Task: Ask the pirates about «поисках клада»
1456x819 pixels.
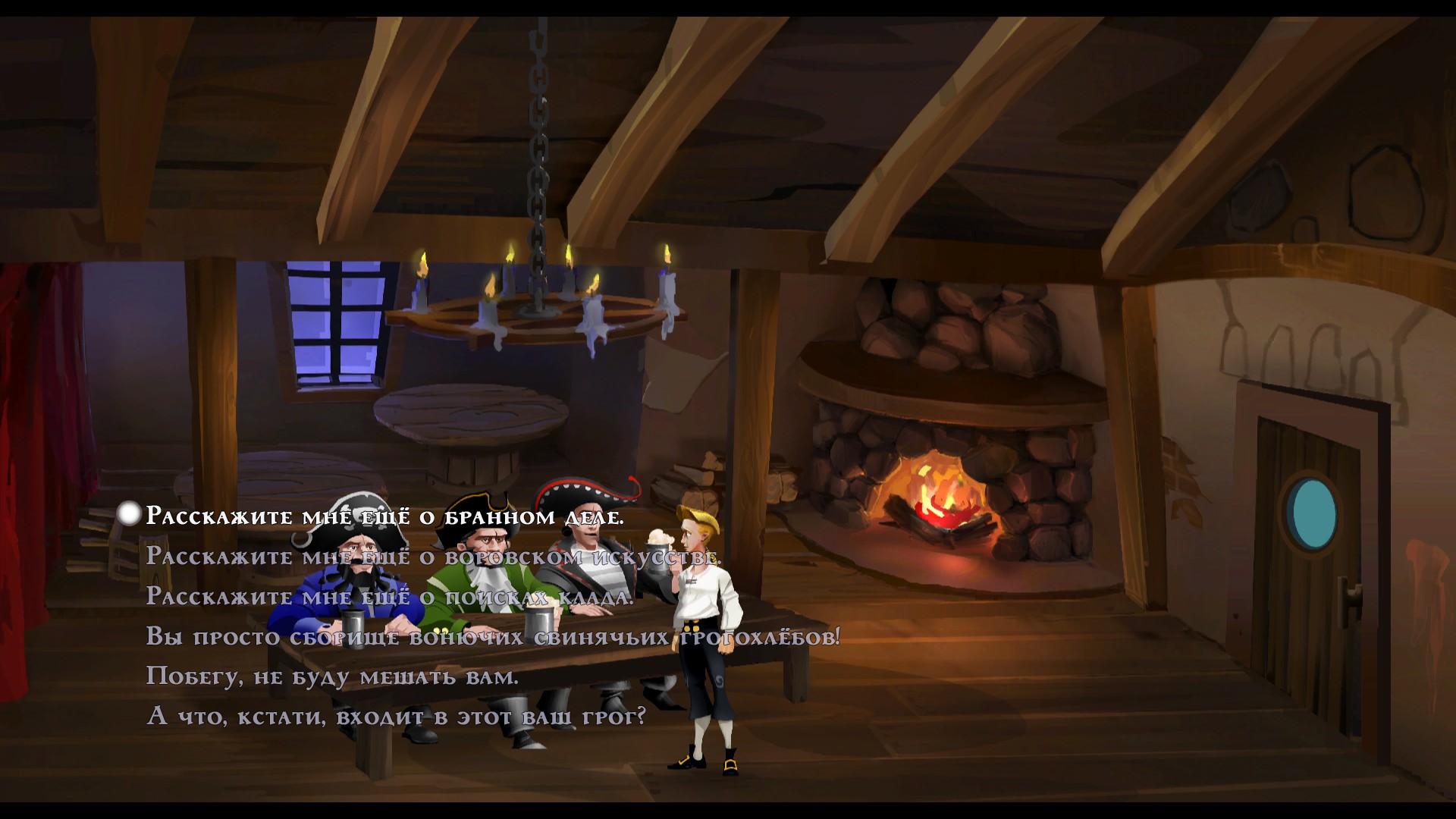Action: (x=389, y=597)
